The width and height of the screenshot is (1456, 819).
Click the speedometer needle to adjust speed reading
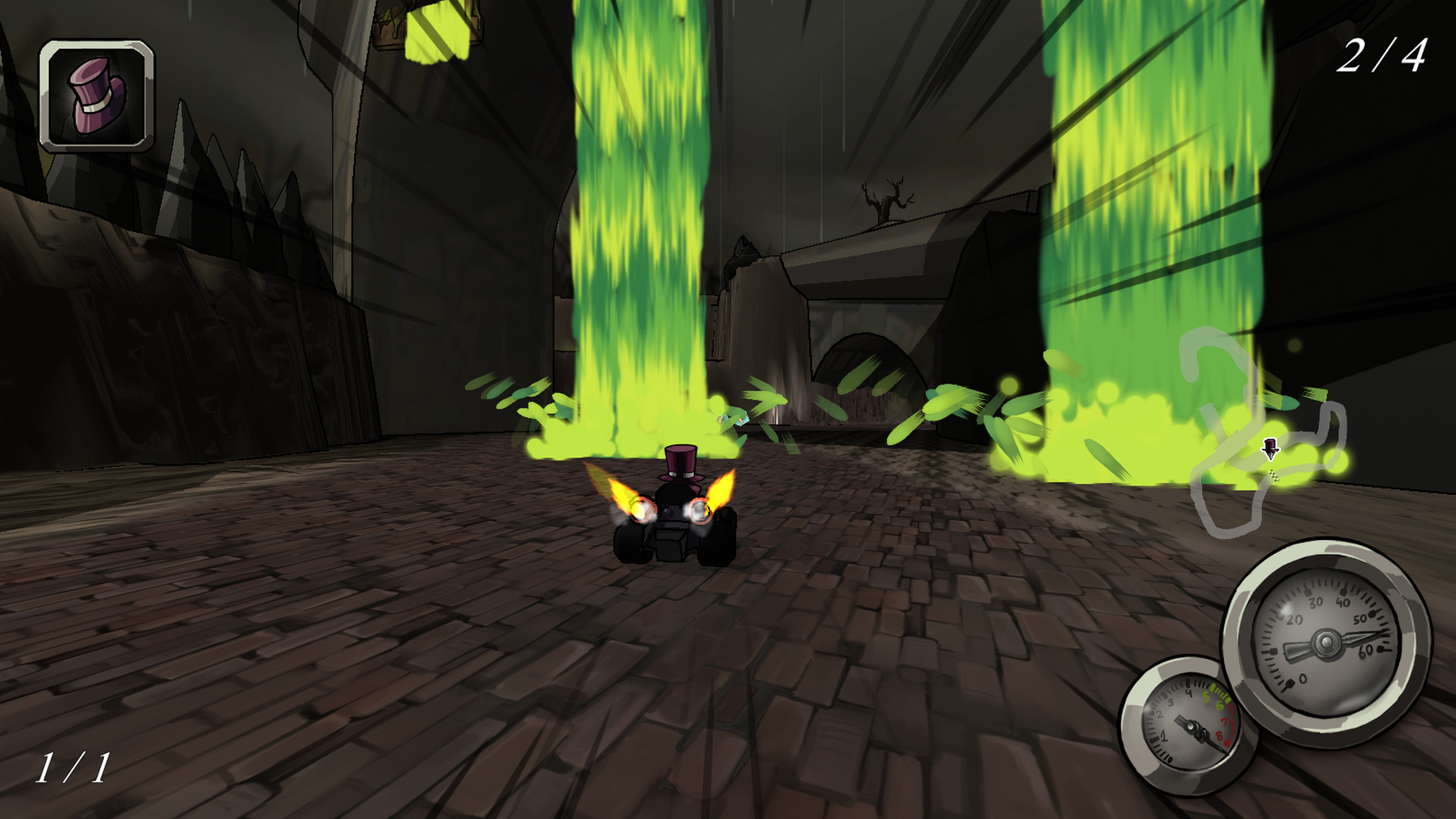tap(1361, 637)
